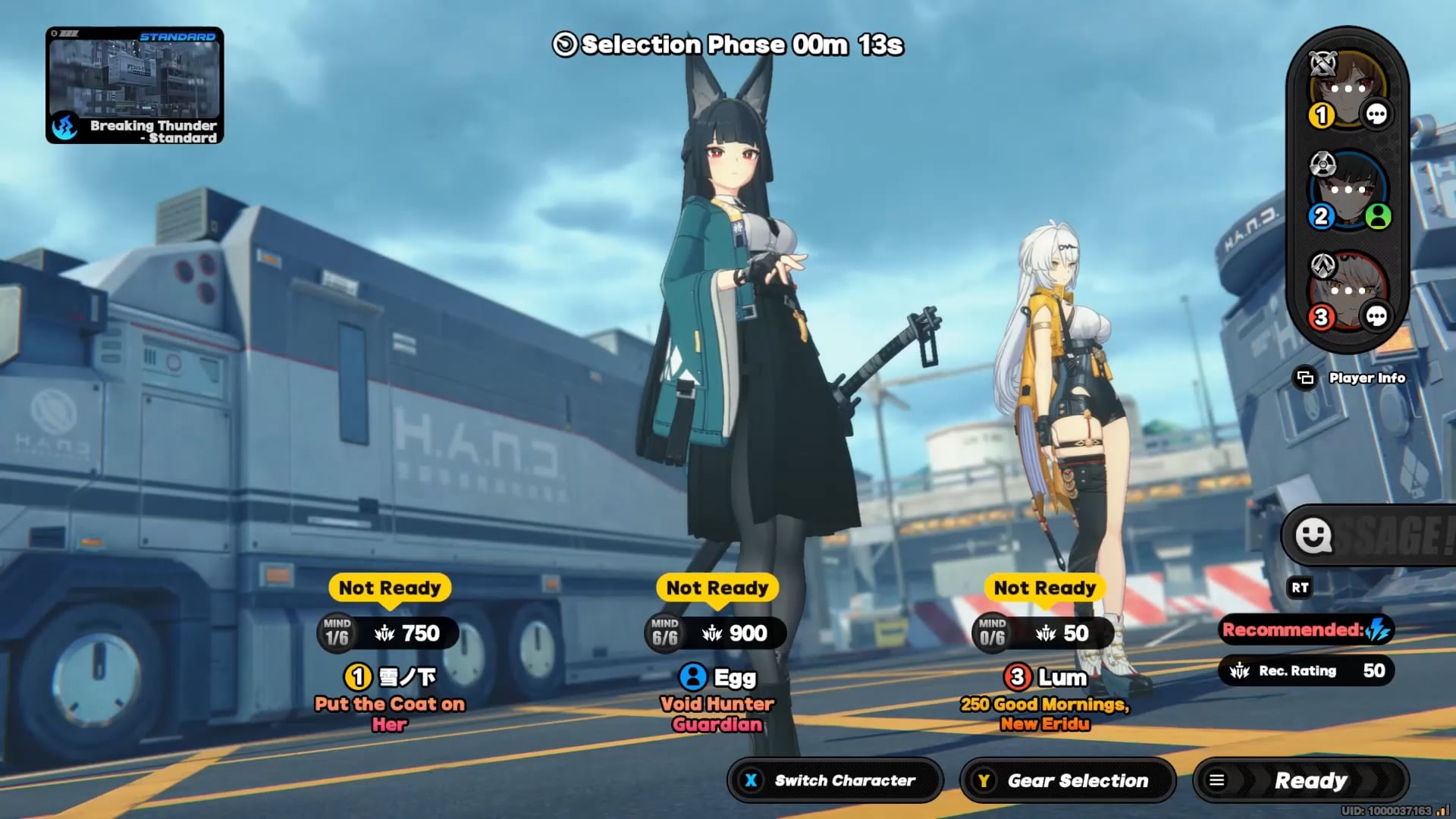Open the Player Info panel
Viewport: 1456px width, 819px height.
1351,378
